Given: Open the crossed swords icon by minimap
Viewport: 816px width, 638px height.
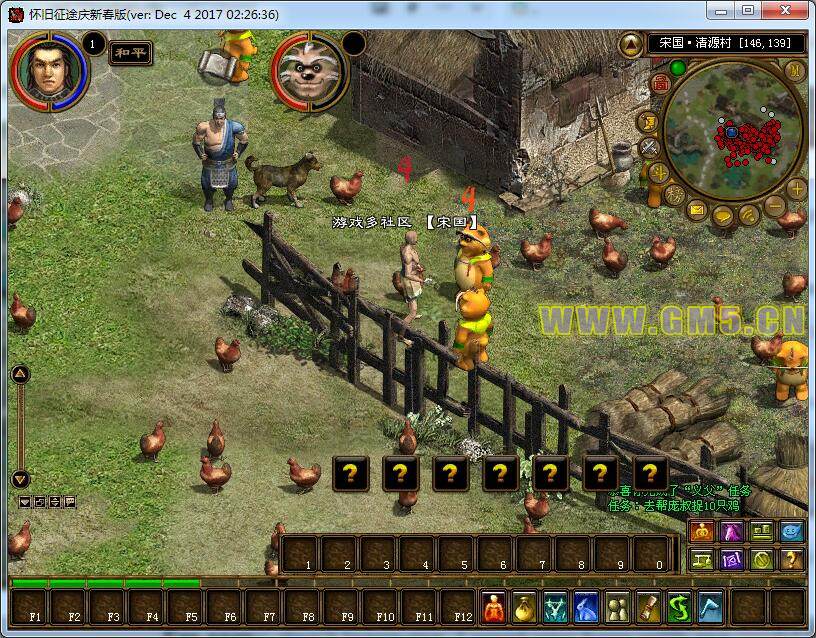Looking at the screenshot, I should point(649,148).
